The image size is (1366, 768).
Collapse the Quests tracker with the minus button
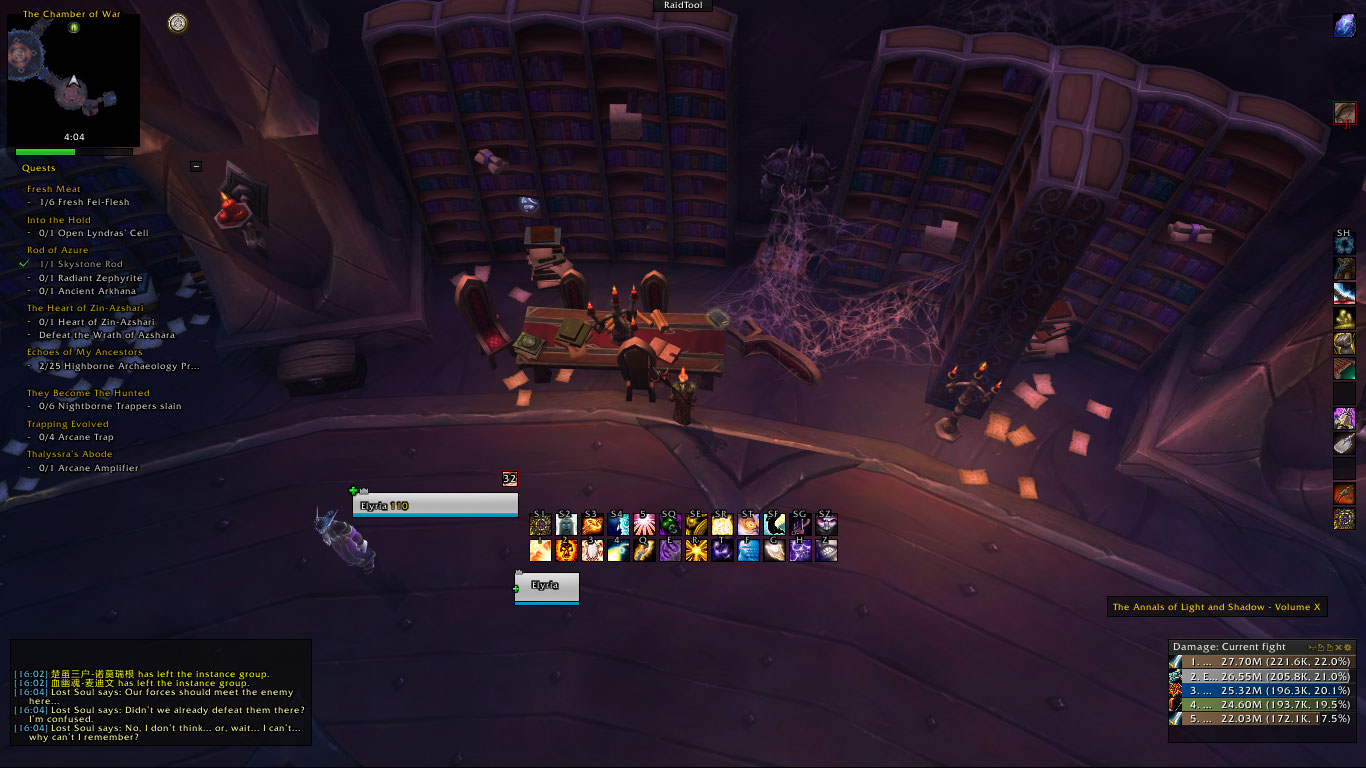[196, 167]
